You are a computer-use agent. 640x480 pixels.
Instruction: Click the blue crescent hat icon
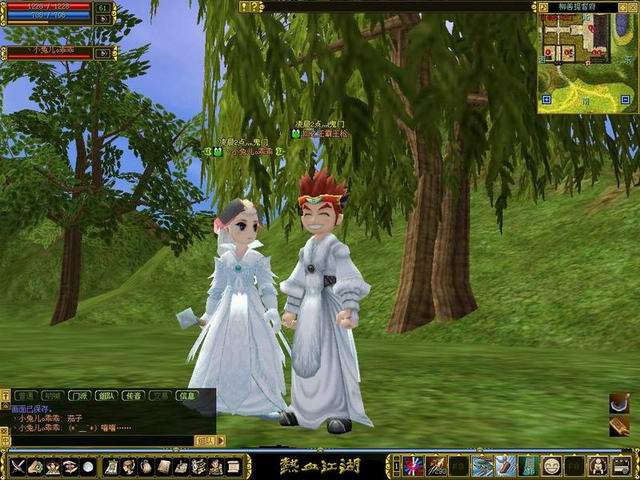pos(619,403)
